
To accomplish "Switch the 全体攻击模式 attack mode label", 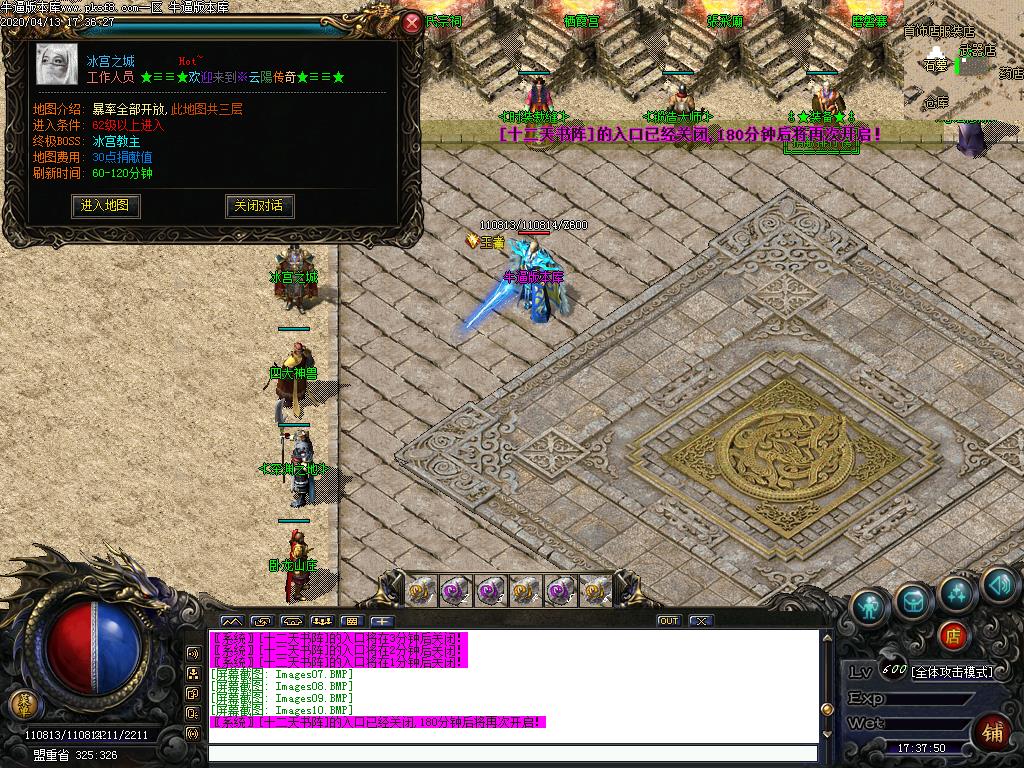I will tap(951, 672).
